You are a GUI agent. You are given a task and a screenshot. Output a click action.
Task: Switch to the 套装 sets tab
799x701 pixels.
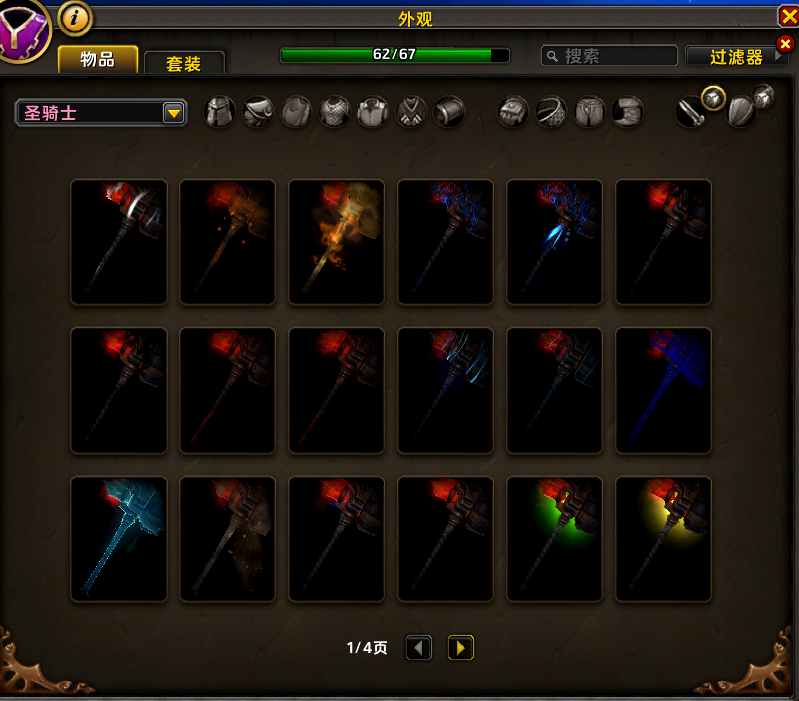click(x=184, y=63)
